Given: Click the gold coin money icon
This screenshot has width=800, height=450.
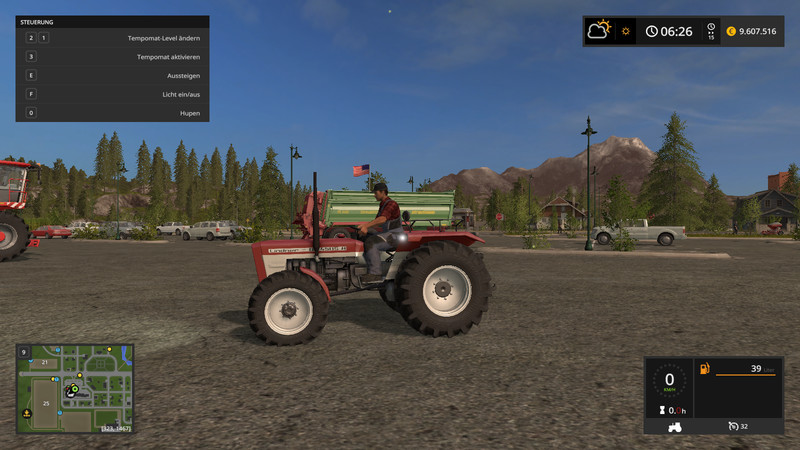Looking at the screenshot, I should tap(731, 31).
